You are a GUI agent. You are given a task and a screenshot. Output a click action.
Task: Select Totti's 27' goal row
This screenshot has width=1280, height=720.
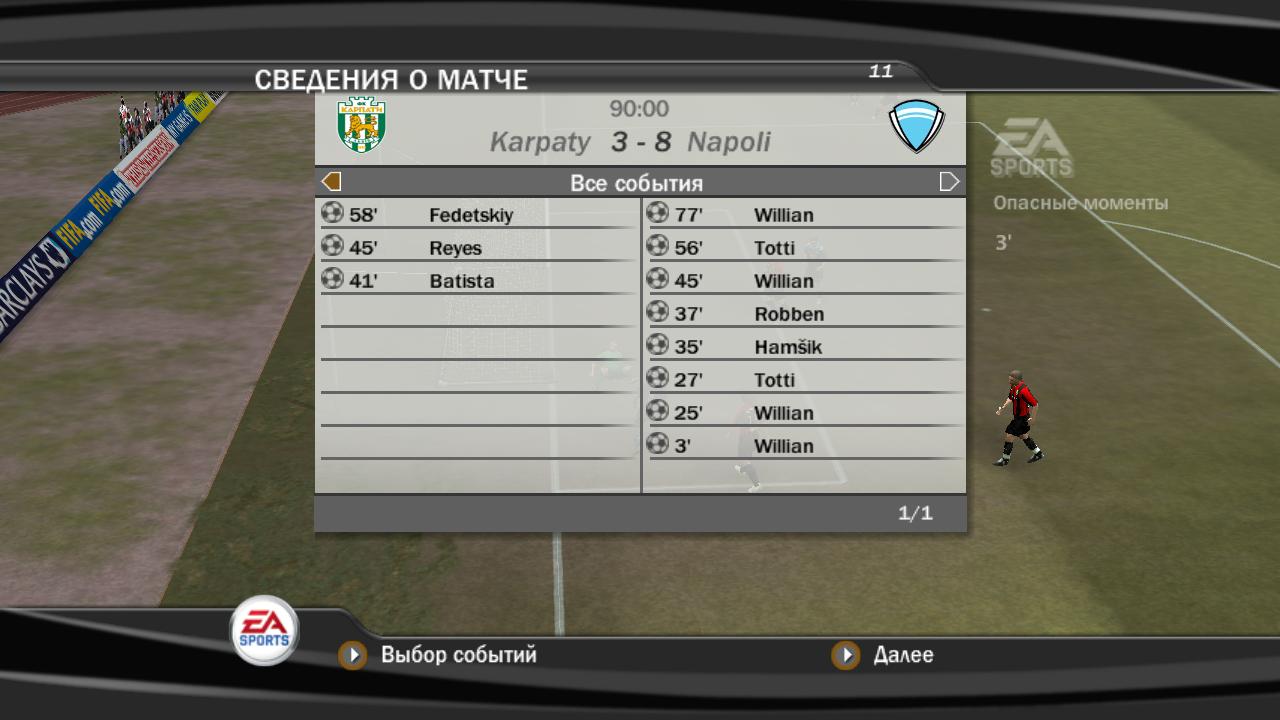803,380
